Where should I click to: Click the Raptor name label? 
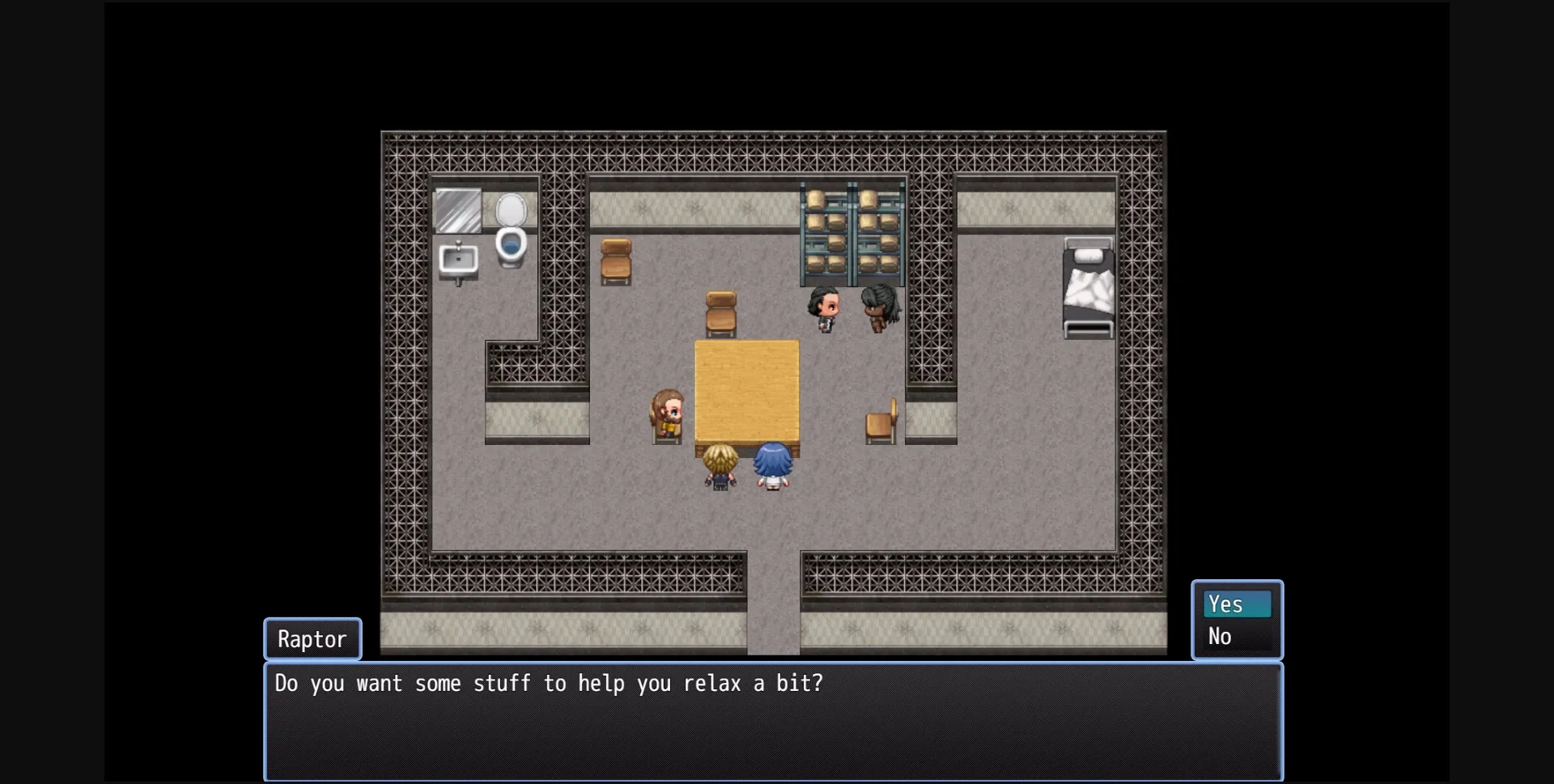click(312, 638)
